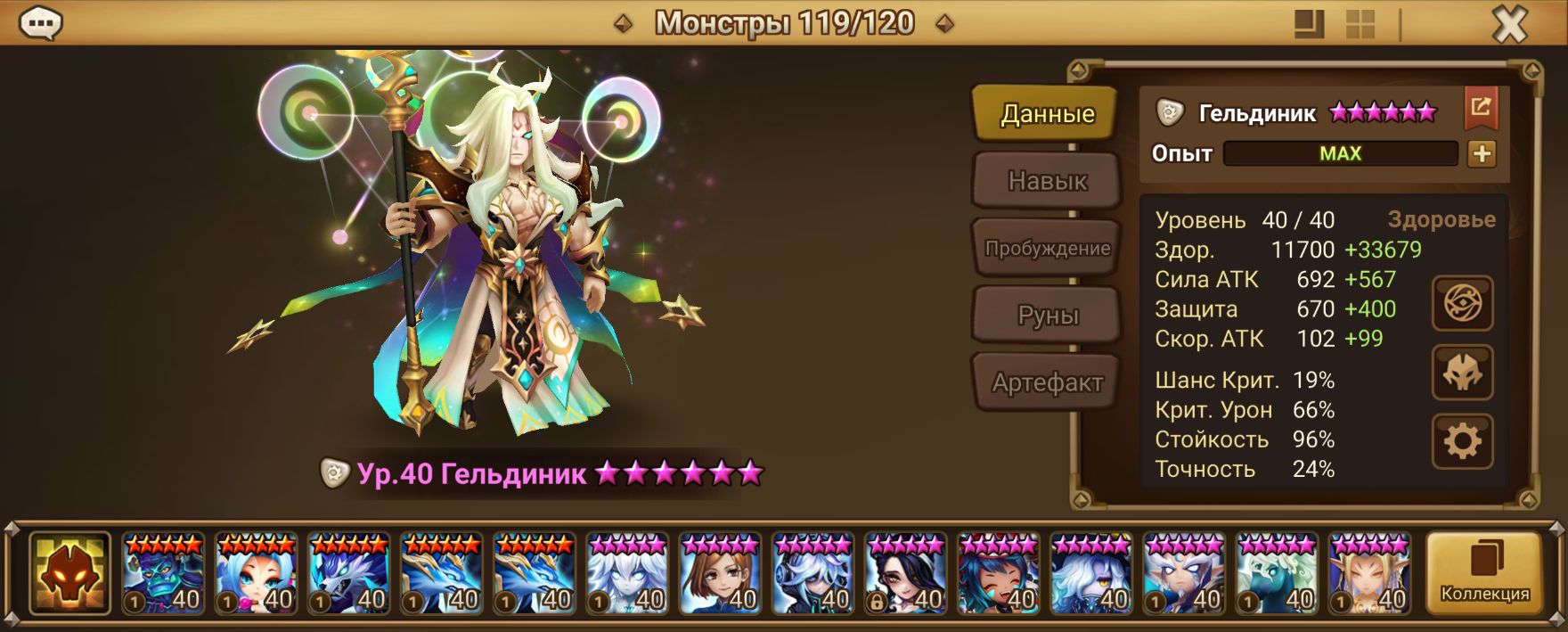Click the previous arrow beside Монстры title
The image size is (1568, 632).
point(624,24)
